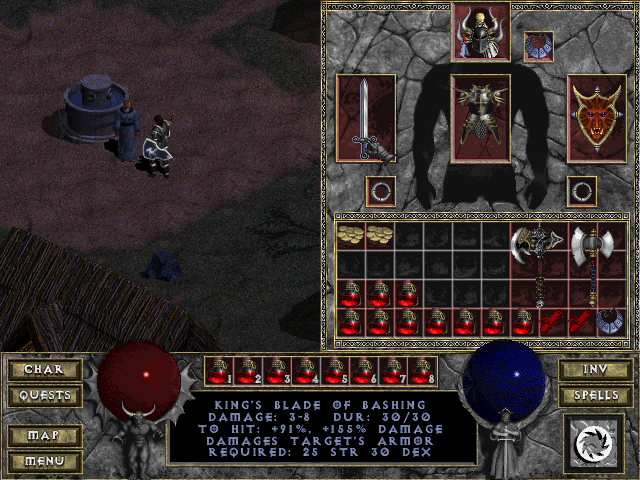Show the automap with MAP button

click(44, 437)
